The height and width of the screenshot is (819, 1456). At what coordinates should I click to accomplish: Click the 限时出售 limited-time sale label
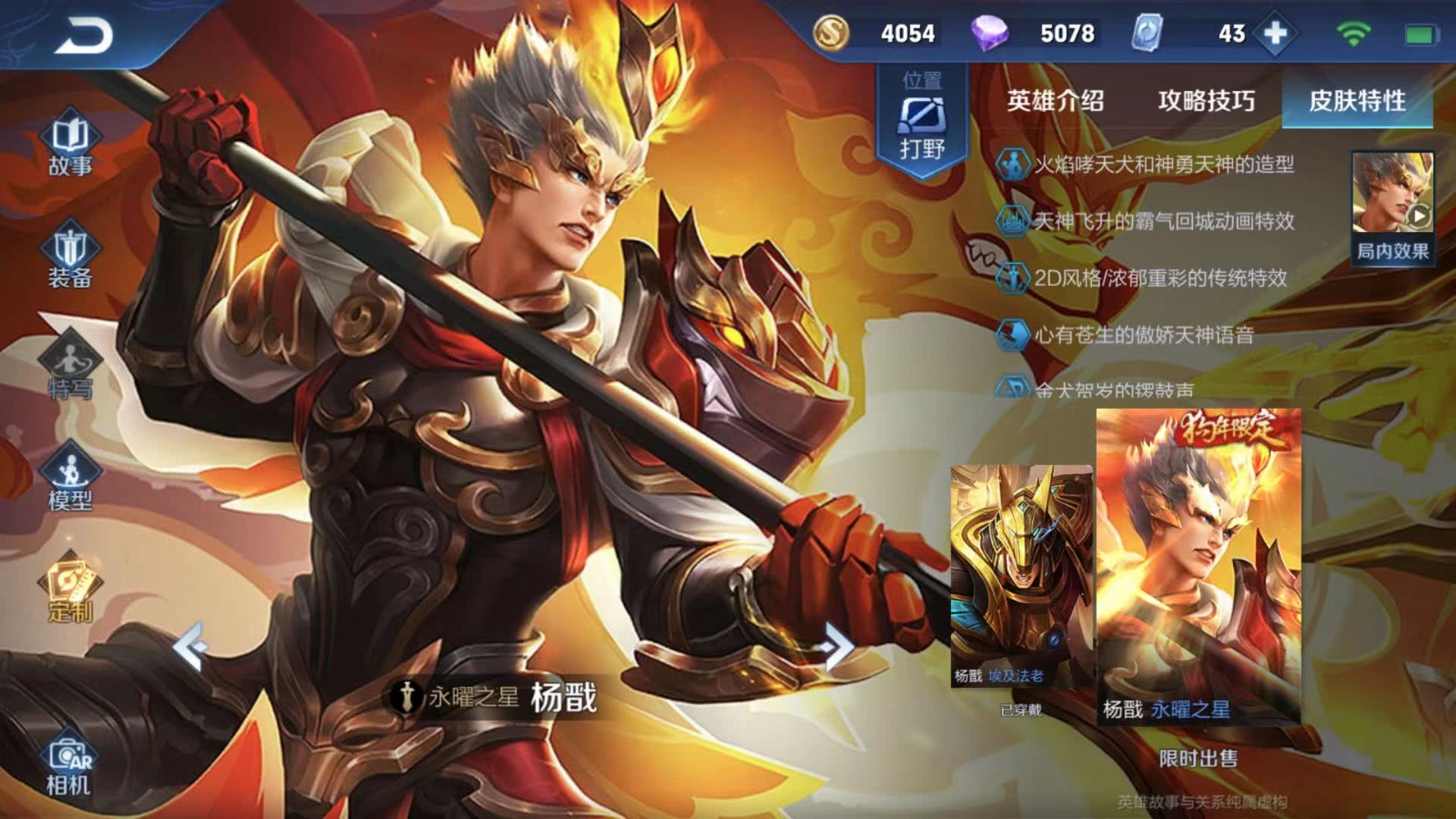pyautogui.click(x=1198, y=758)
